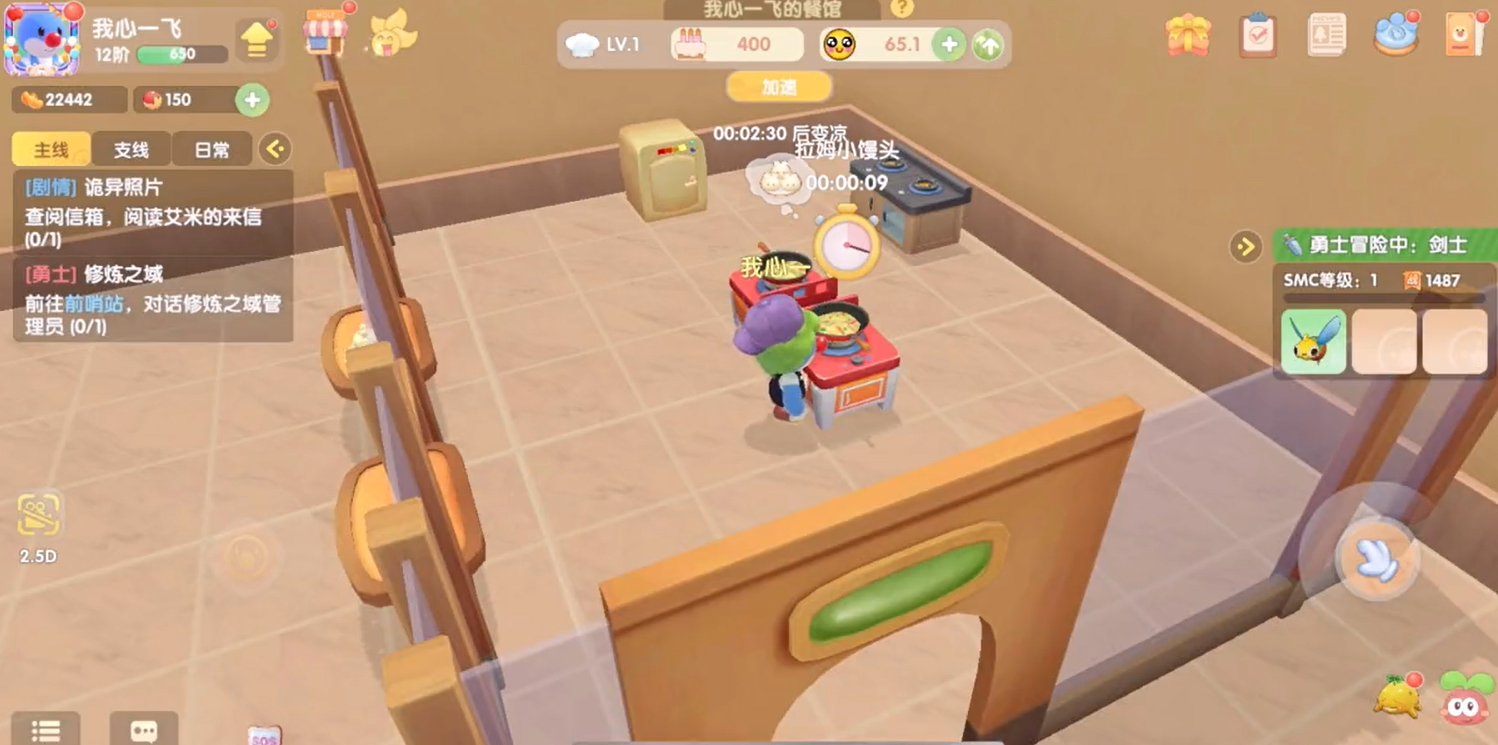Select the 主线 main quest tab
Viewport: 1498px width, 745px height.
pos(51,150)
